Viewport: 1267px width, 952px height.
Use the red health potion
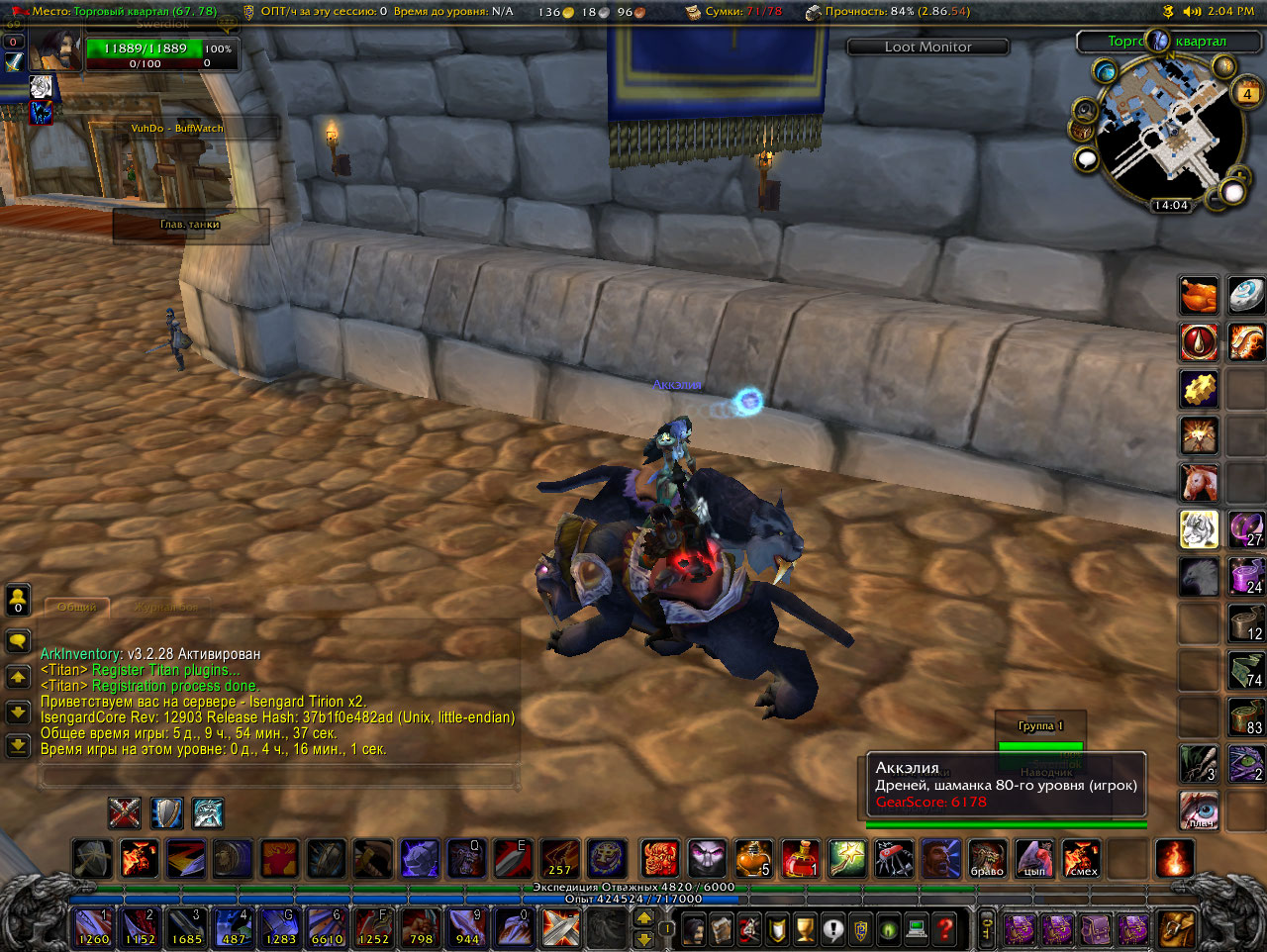click(x=800, y=859)
